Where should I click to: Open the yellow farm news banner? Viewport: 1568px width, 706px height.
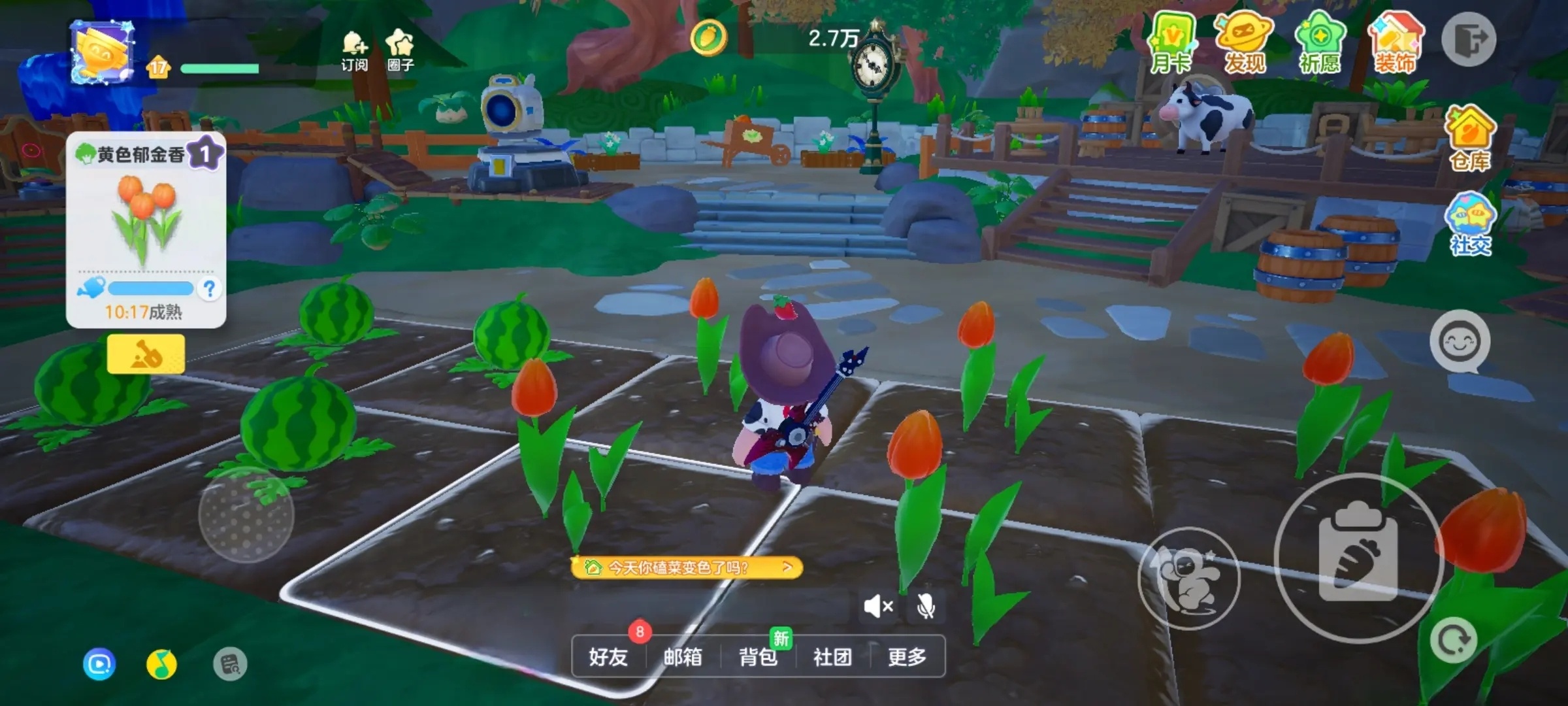(x=686, y=567)
